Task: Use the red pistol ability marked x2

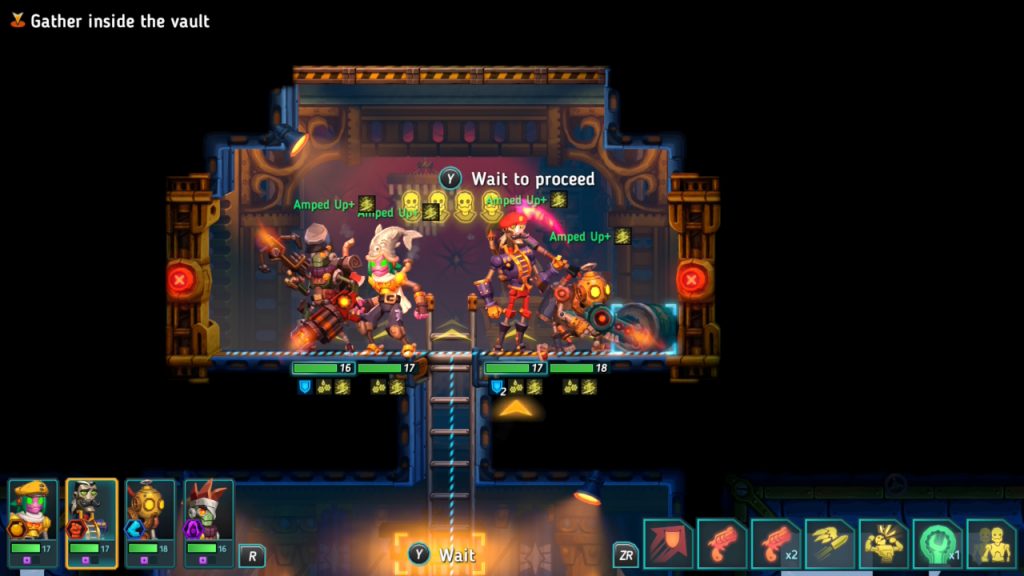Action: point(776,544)
